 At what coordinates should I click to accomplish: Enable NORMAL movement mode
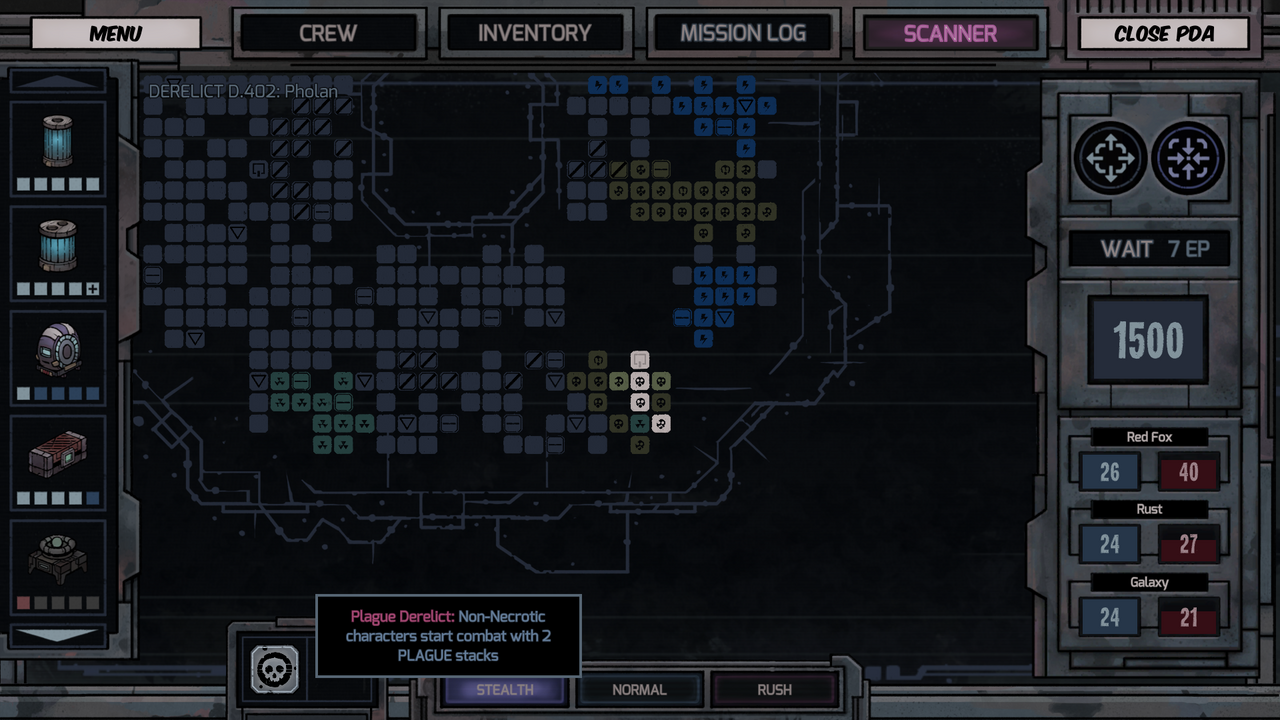click(x=639, y=689)
